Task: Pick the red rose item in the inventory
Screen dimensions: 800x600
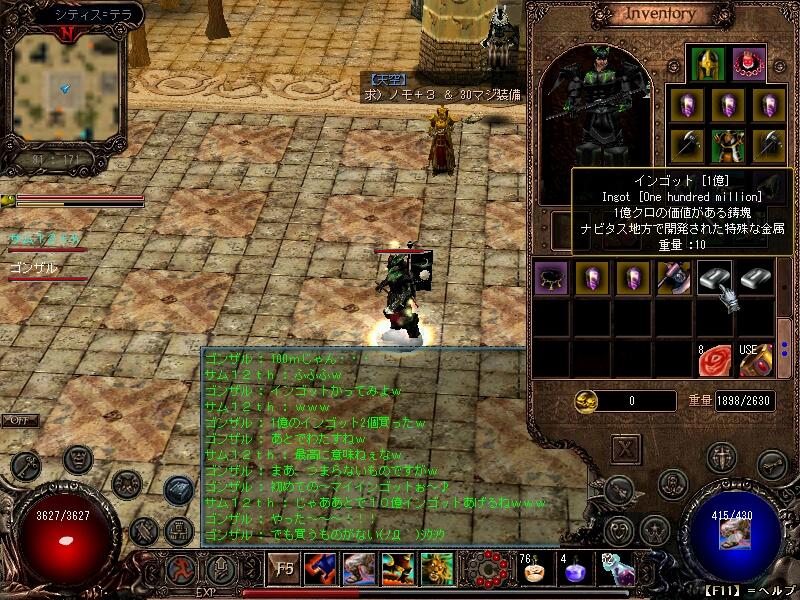Action: (714, 359)
